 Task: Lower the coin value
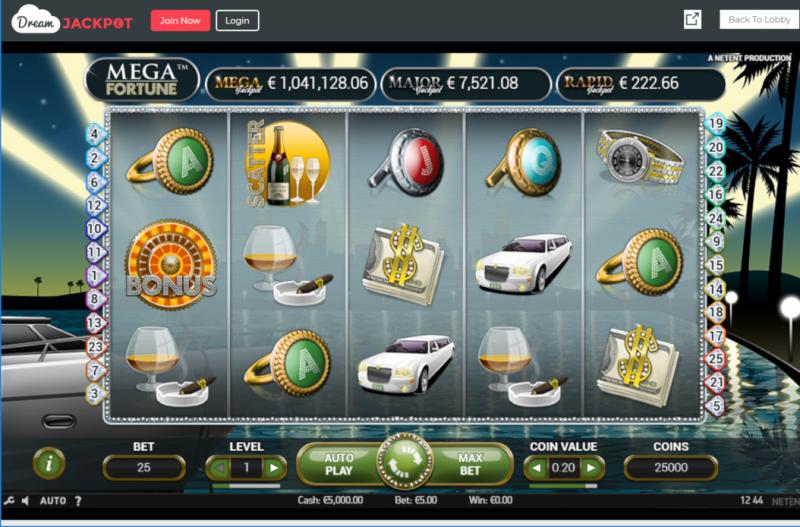coord(536,467)
